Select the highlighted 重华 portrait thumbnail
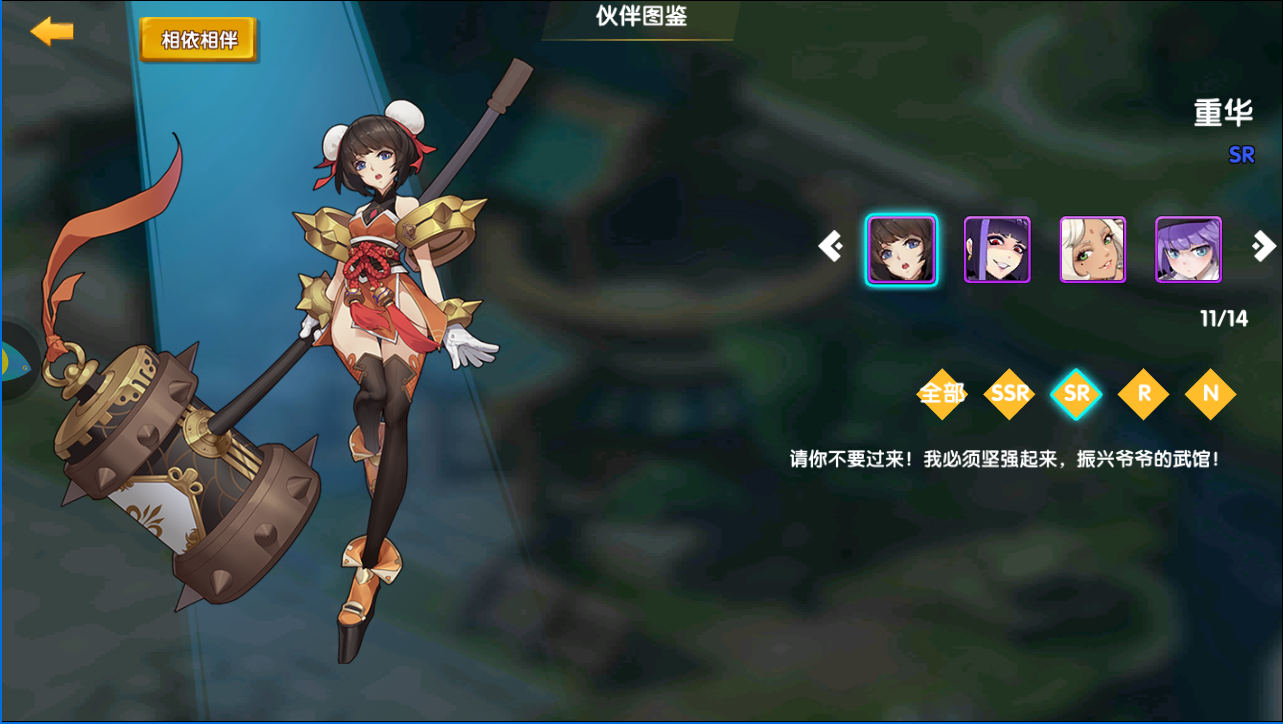Viewport: 1283px width, 724px height. (x=901, y=249)
